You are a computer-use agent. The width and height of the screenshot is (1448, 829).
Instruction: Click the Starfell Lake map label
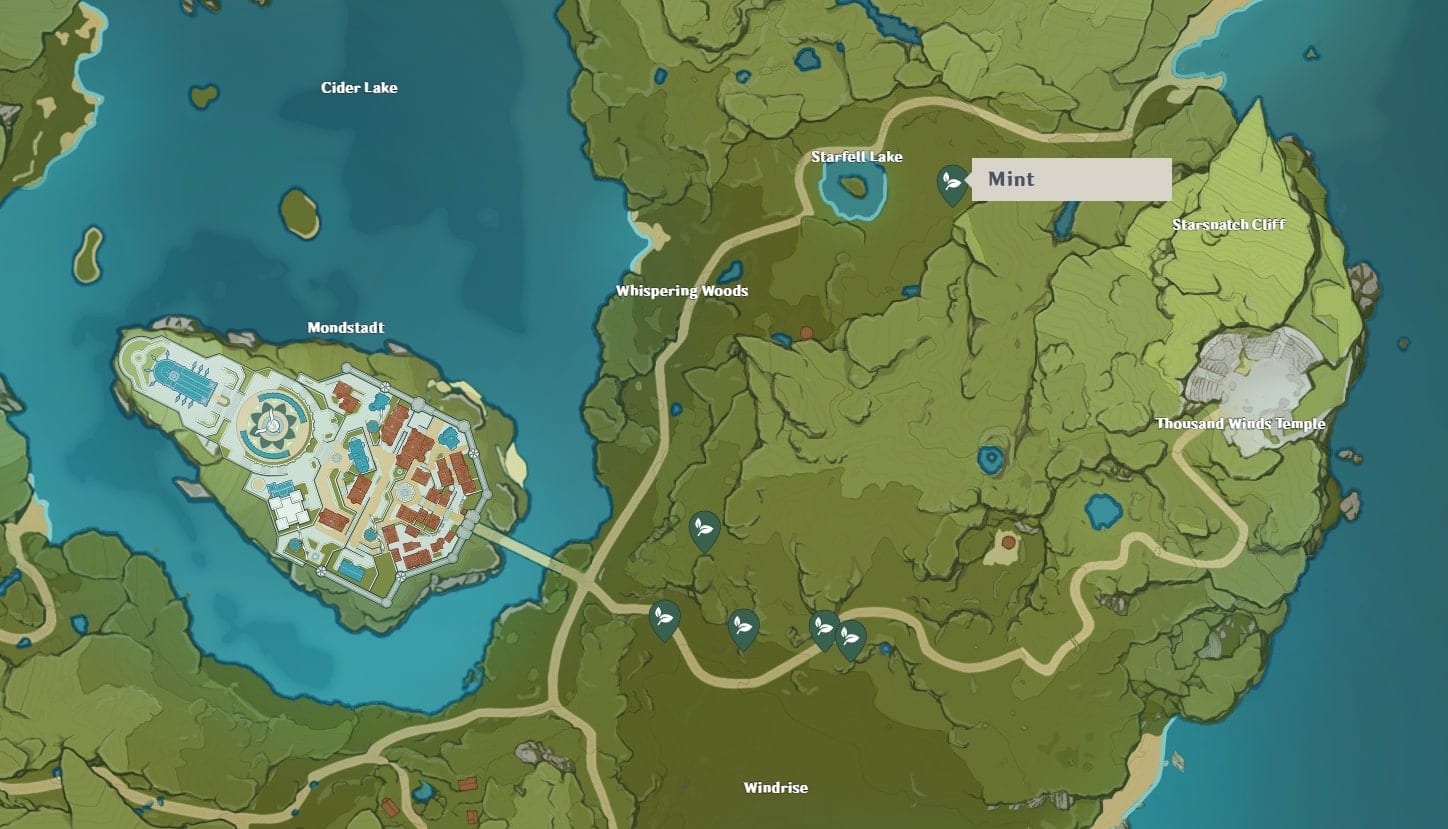(858, 156)
